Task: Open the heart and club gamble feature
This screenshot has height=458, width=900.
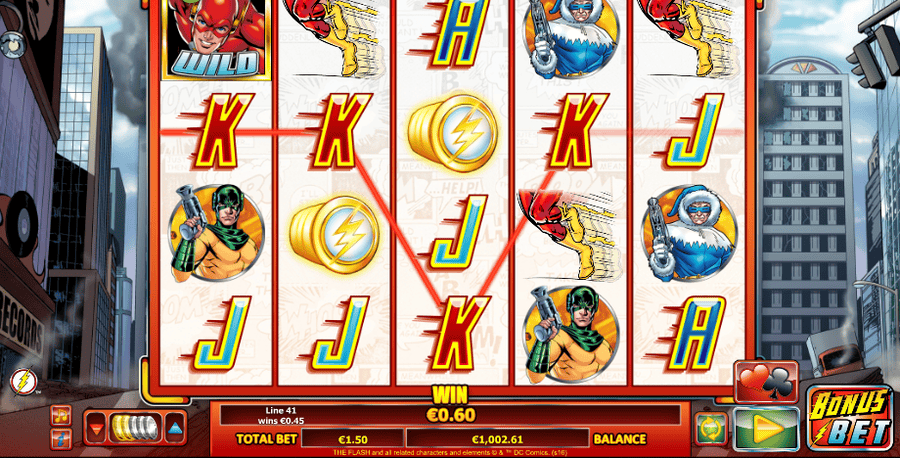Action: point(766,382)
